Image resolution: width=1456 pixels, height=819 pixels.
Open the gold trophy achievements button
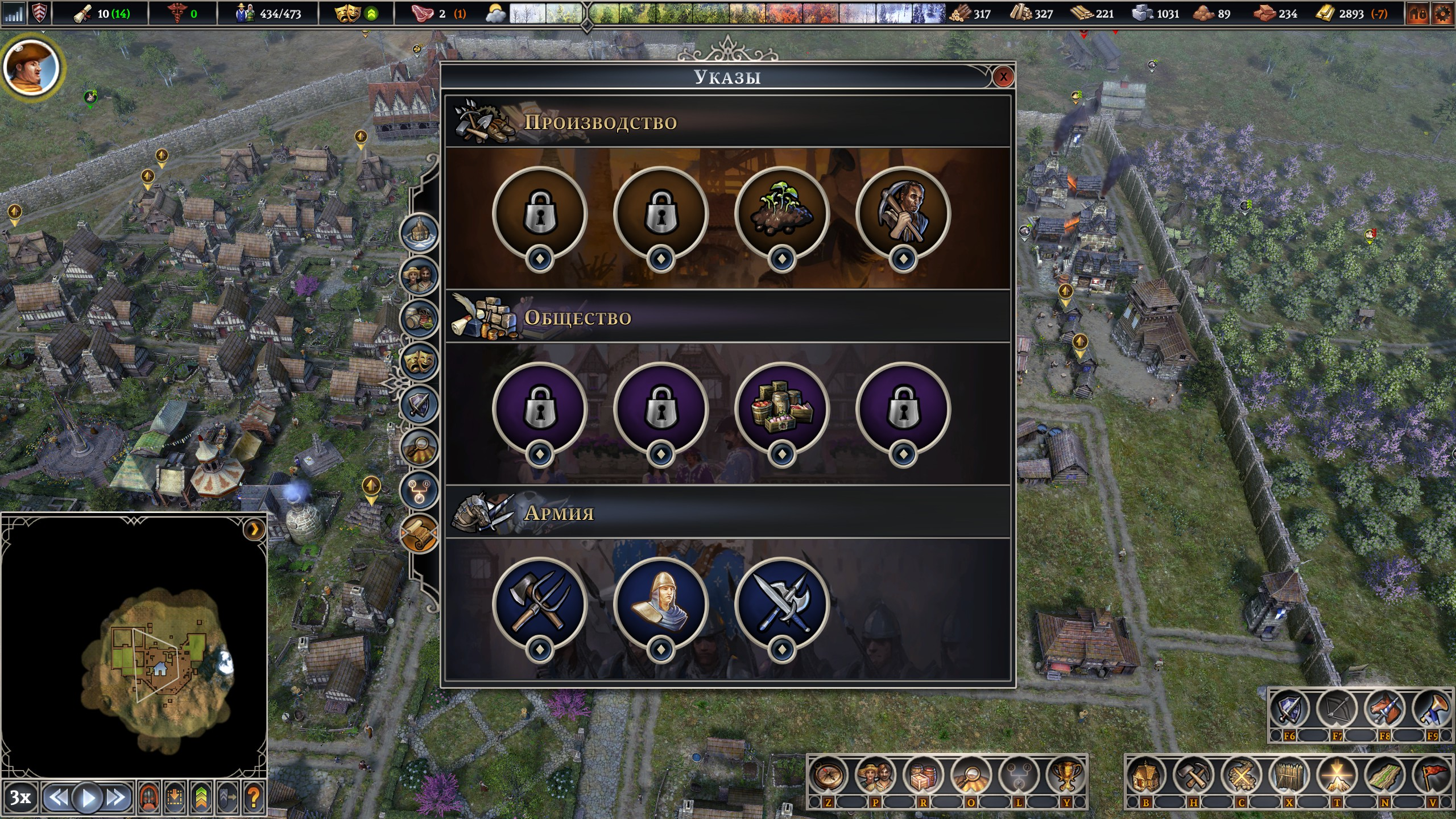1066,775
